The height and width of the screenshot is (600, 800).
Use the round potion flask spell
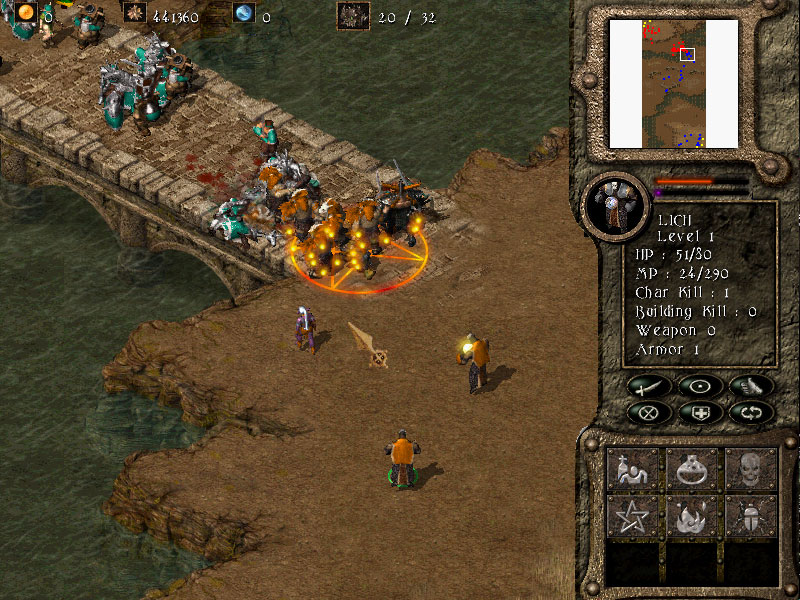(x=692, y=468)
